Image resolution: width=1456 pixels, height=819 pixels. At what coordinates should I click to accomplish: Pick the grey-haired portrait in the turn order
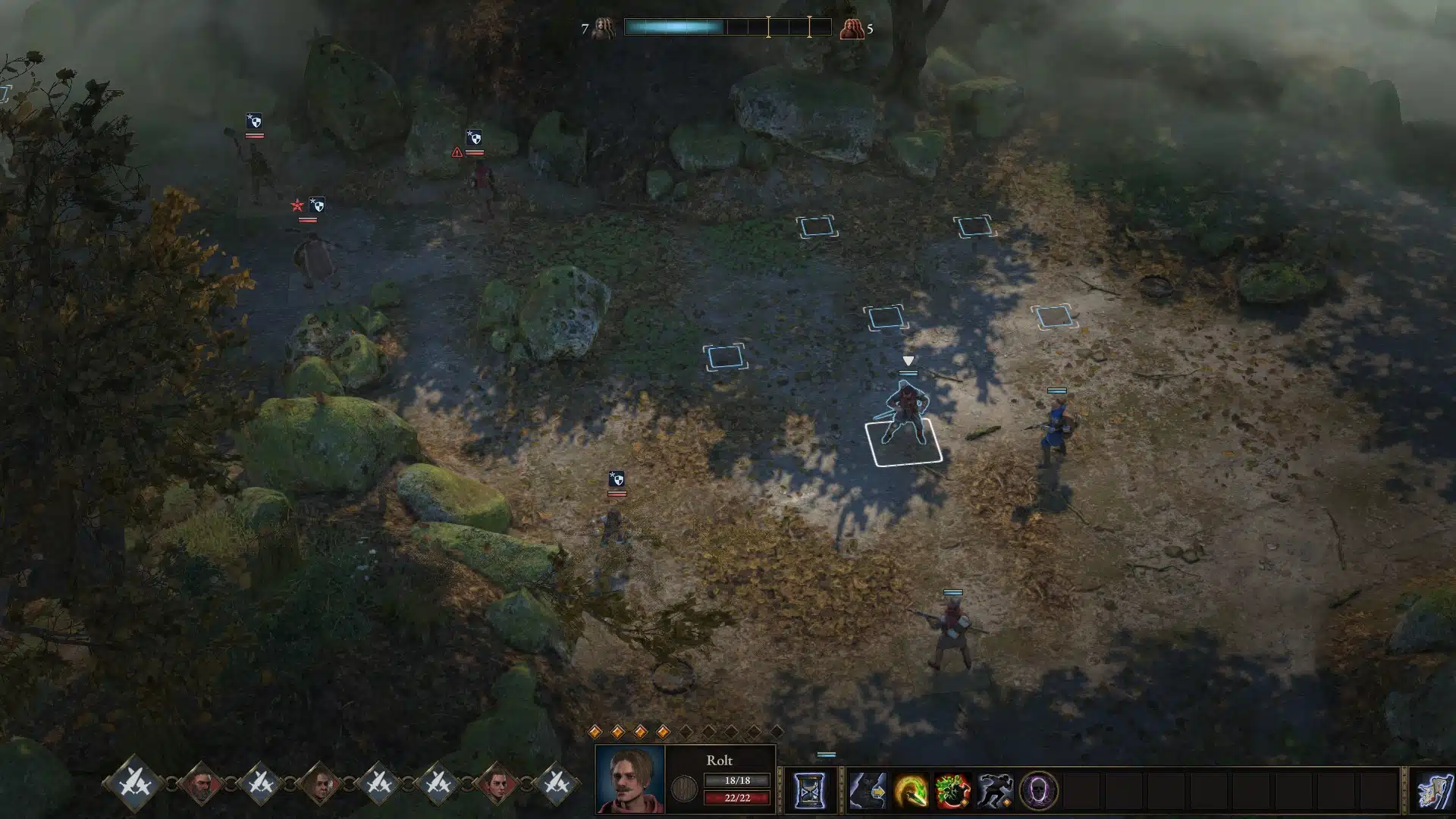(x=320, y=784)
